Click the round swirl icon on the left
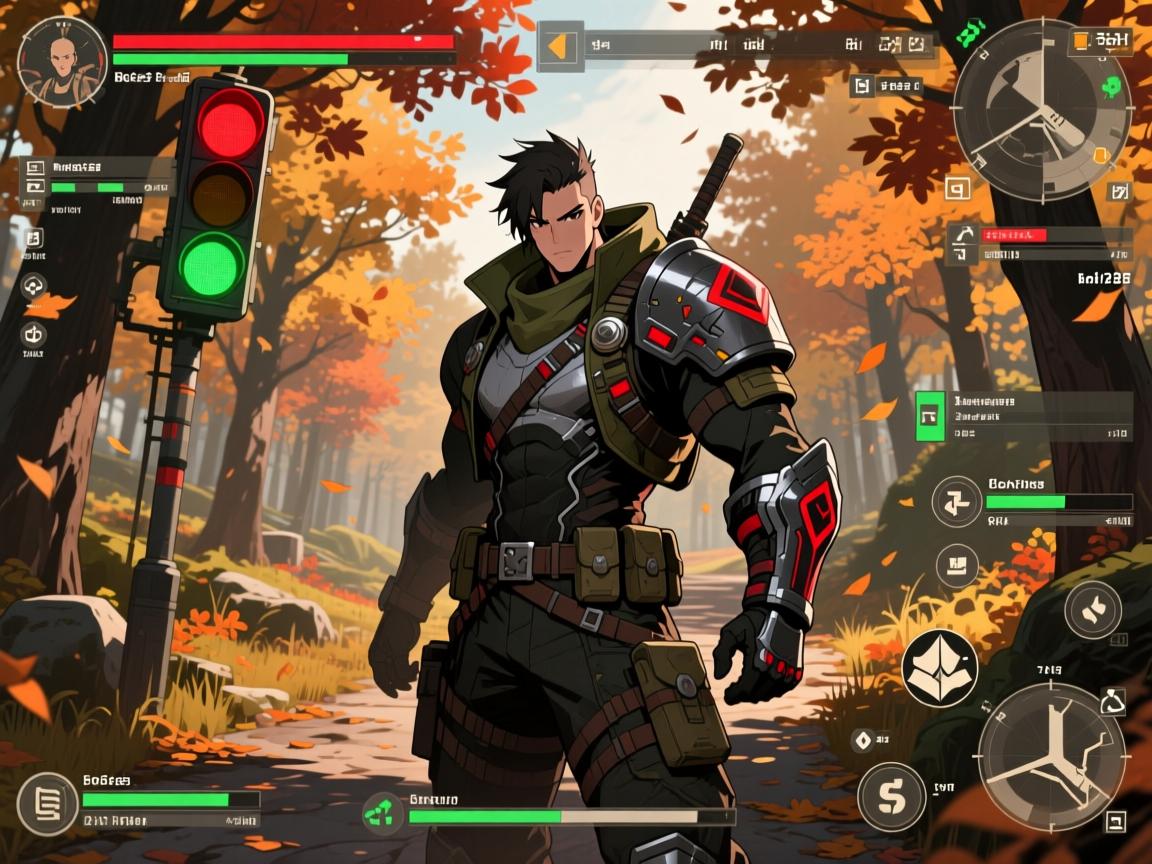Screen dimensions: 1152x864 tap(34, 287)
